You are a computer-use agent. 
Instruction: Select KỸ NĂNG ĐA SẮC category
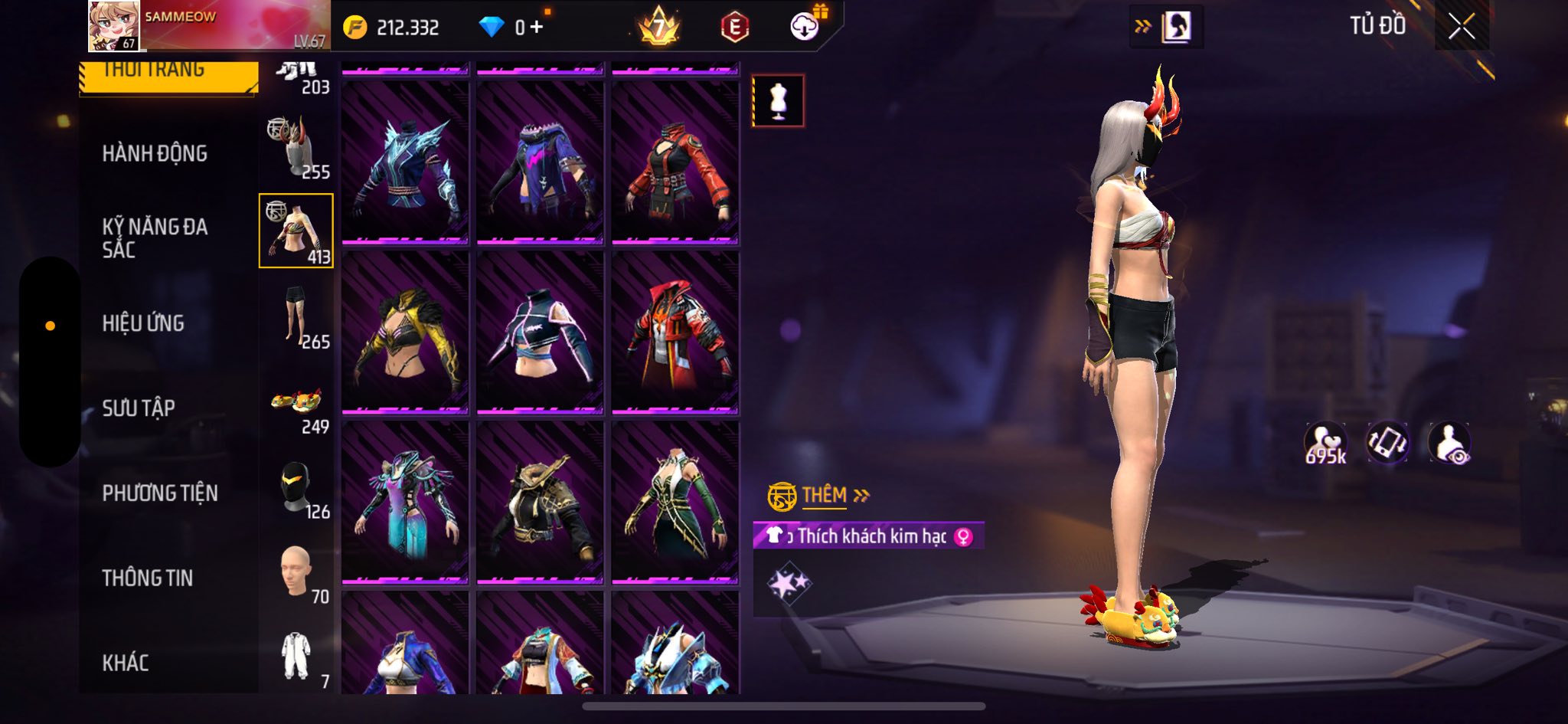click(x=155, y=238)
